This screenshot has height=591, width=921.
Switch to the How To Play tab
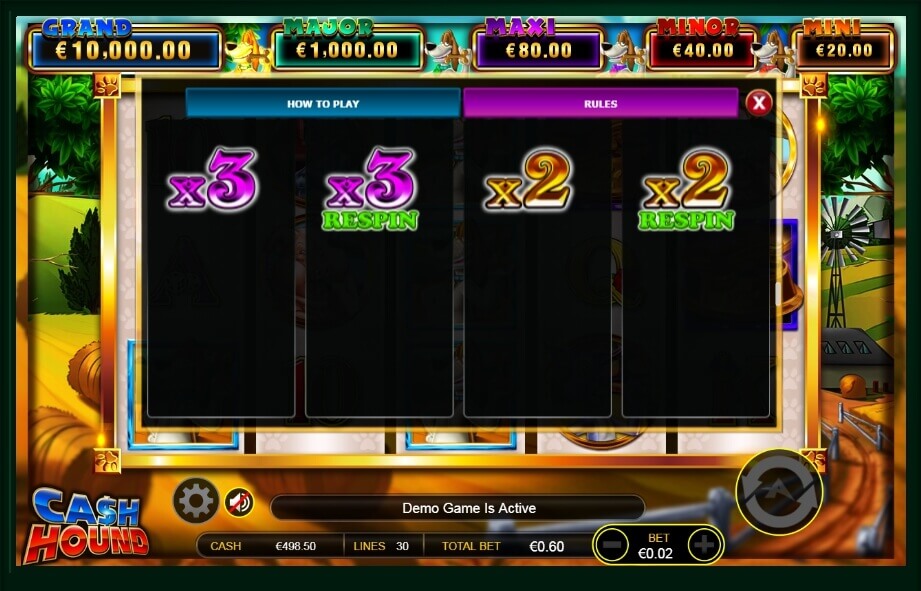coord(322,103)
